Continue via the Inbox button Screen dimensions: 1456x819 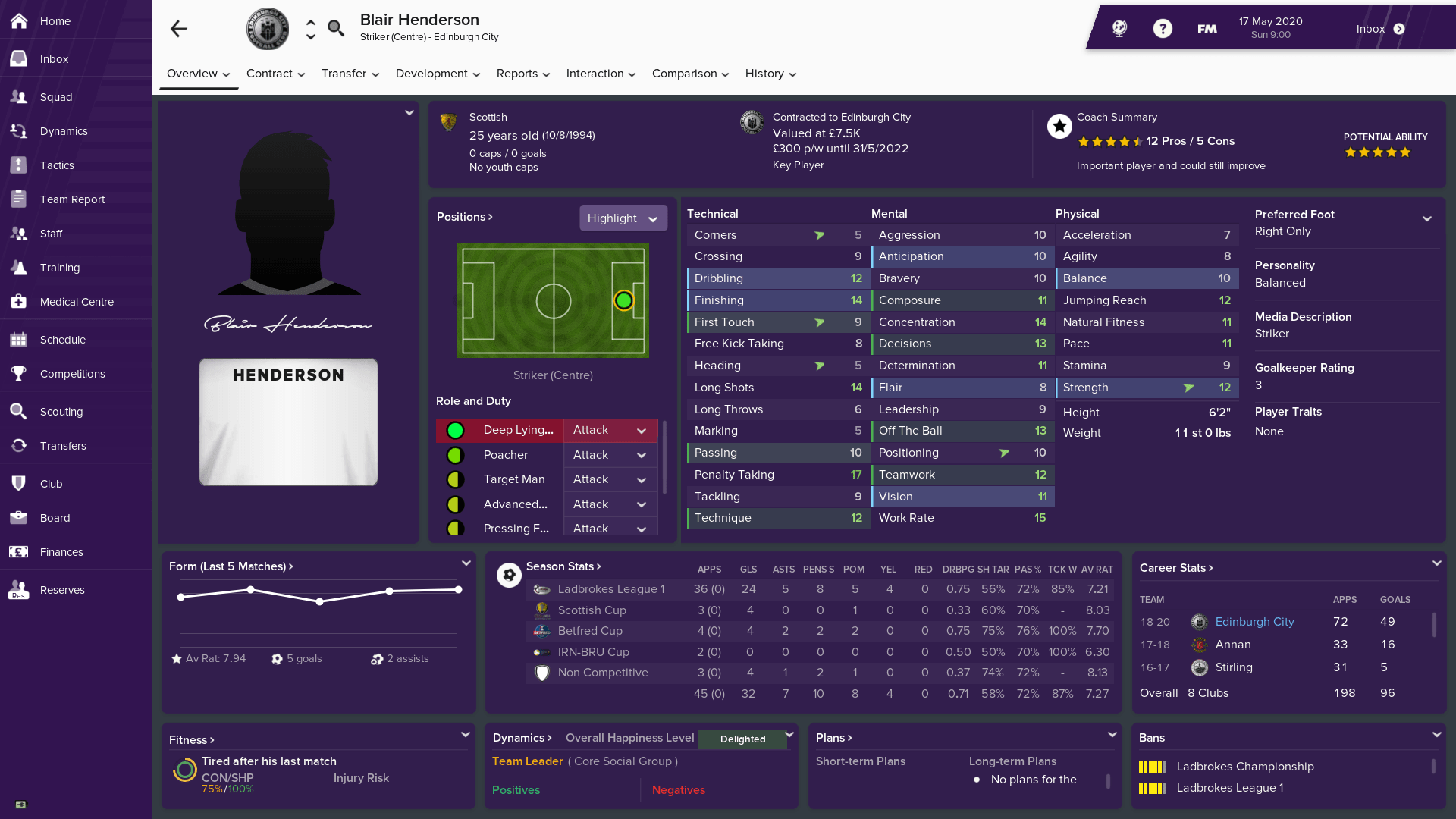(1380, 29)
